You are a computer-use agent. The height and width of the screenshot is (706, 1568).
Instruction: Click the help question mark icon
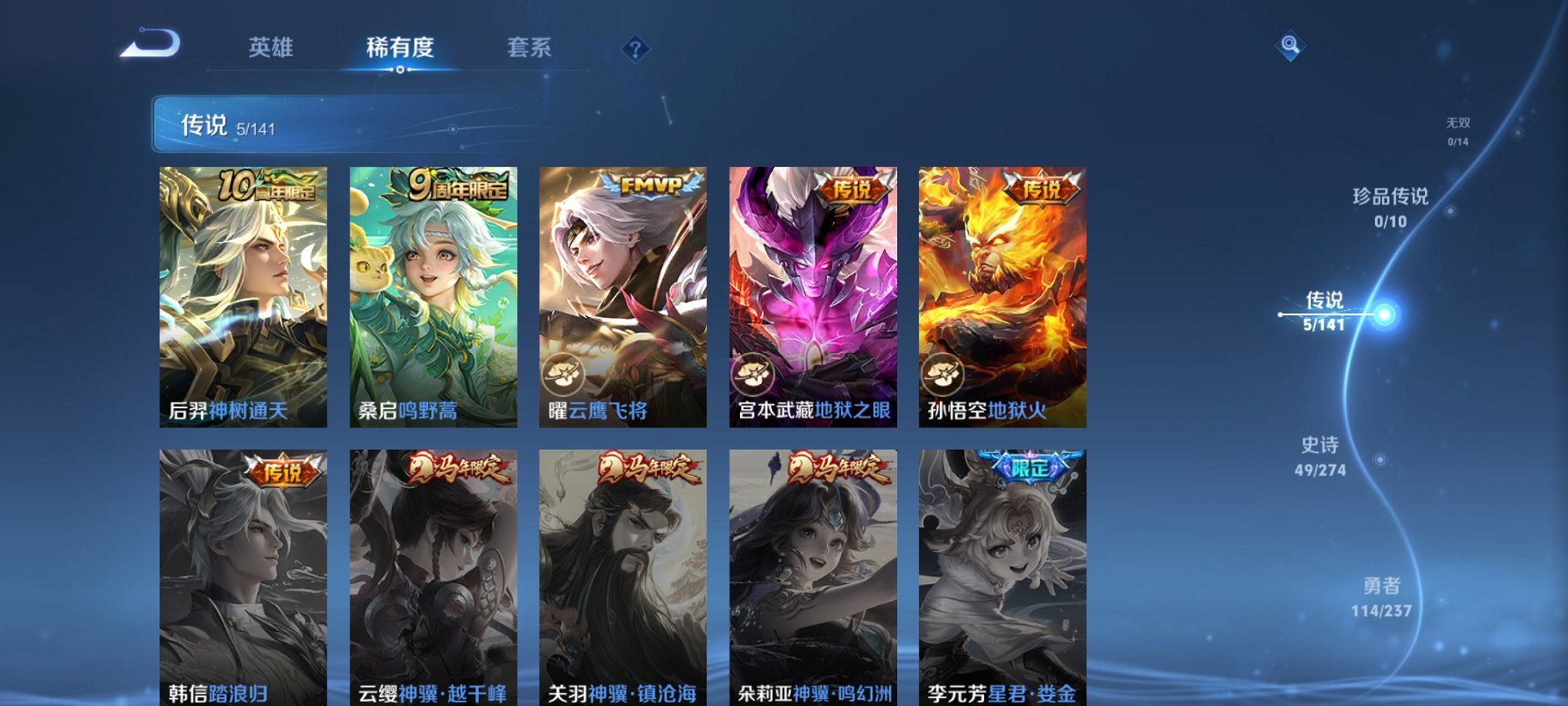pos(635,50)
